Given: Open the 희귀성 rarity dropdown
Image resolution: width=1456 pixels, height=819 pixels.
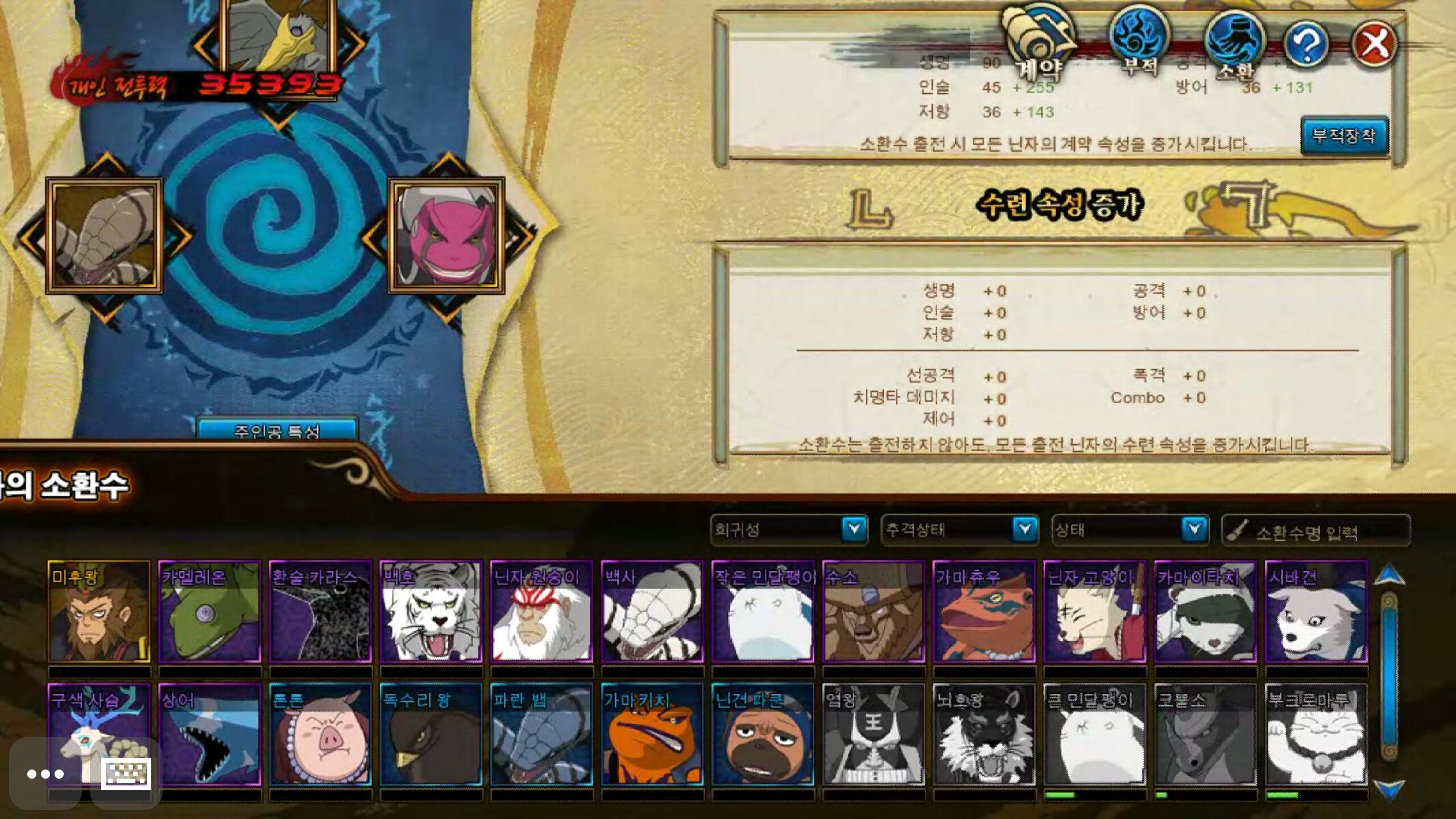Looking at the screenshot, I should coord(853,530).
